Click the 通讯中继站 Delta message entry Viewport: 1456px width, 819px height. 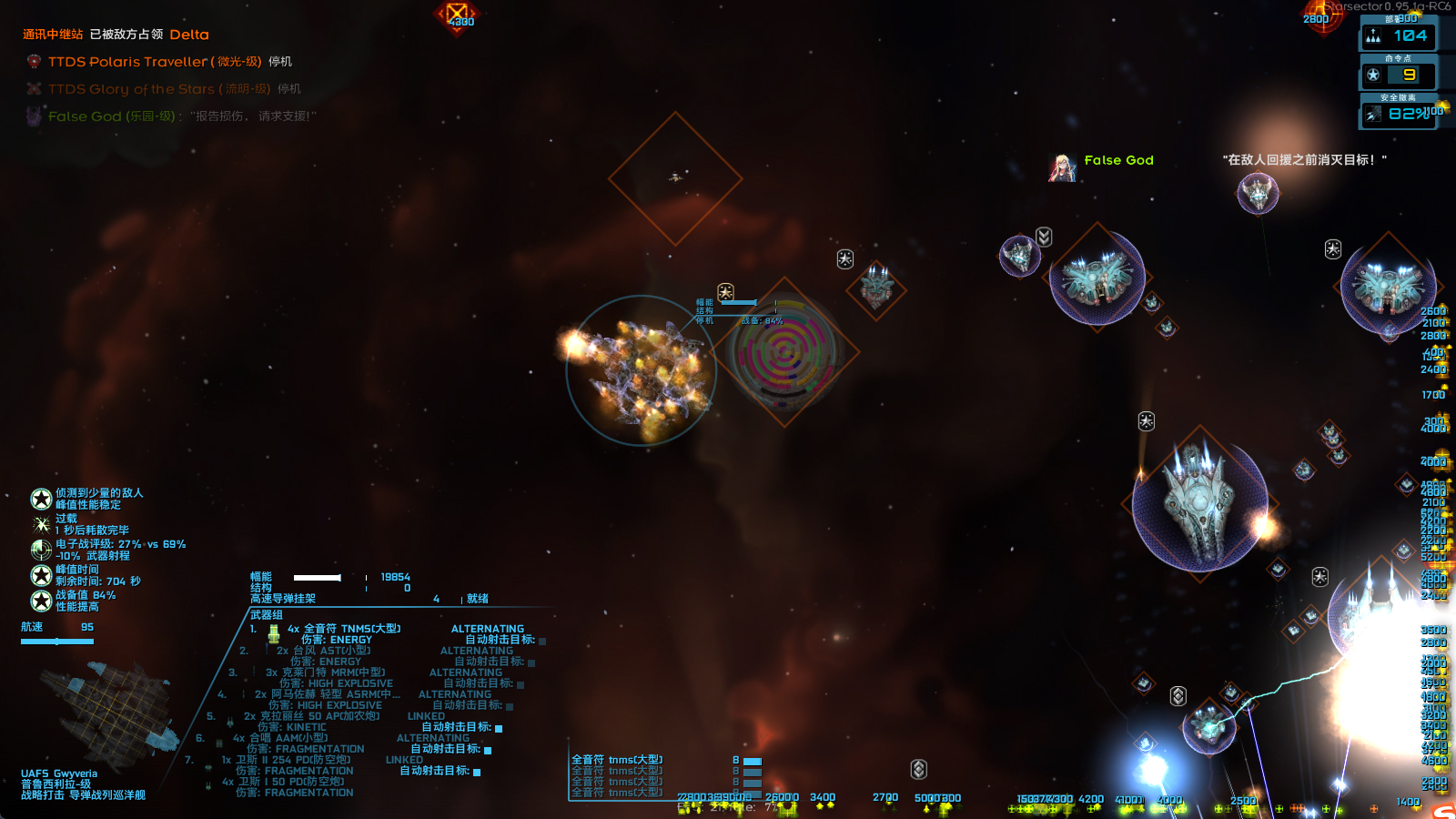coord(116,35)
